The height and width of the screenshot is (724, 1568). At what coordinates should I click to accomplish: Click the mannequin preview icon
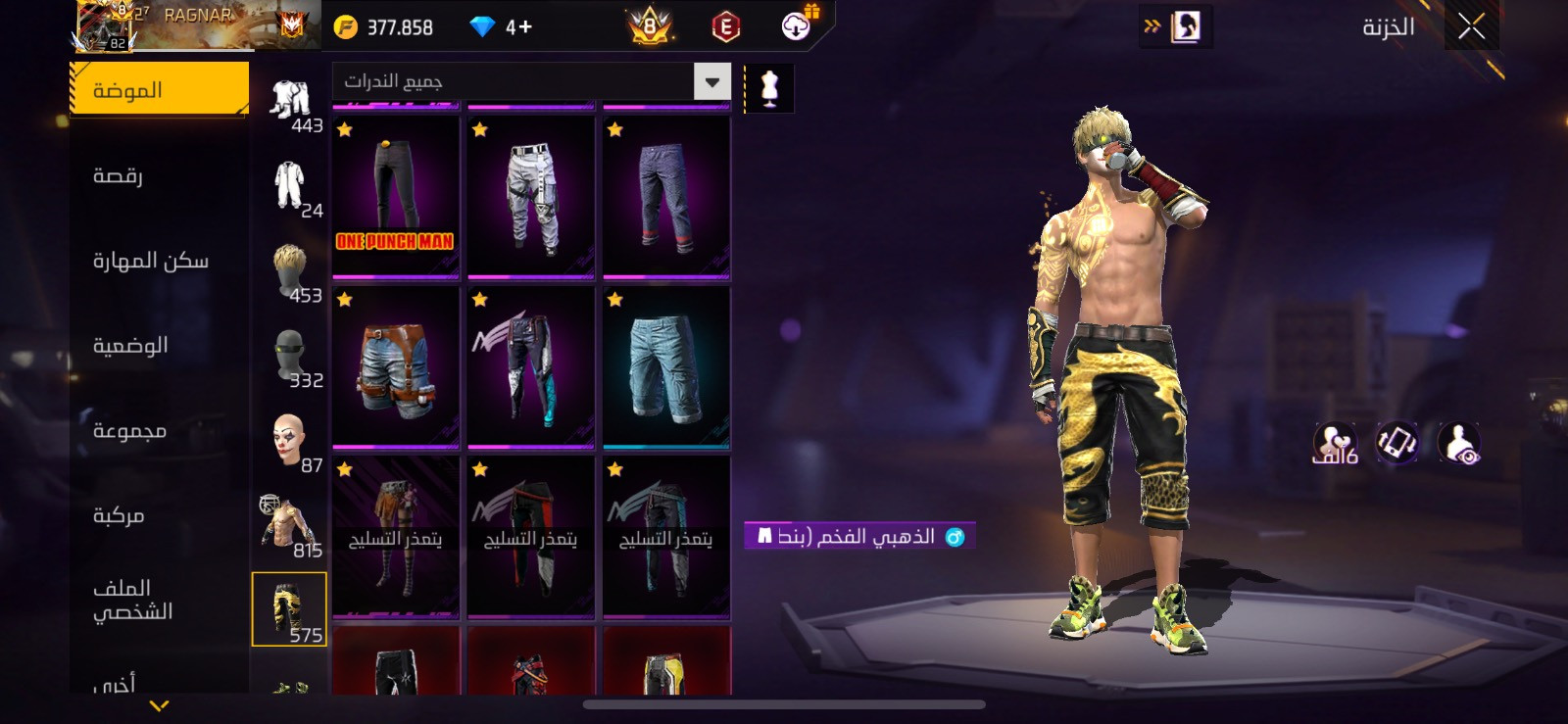pyautogui.click(x=769, y=88)
